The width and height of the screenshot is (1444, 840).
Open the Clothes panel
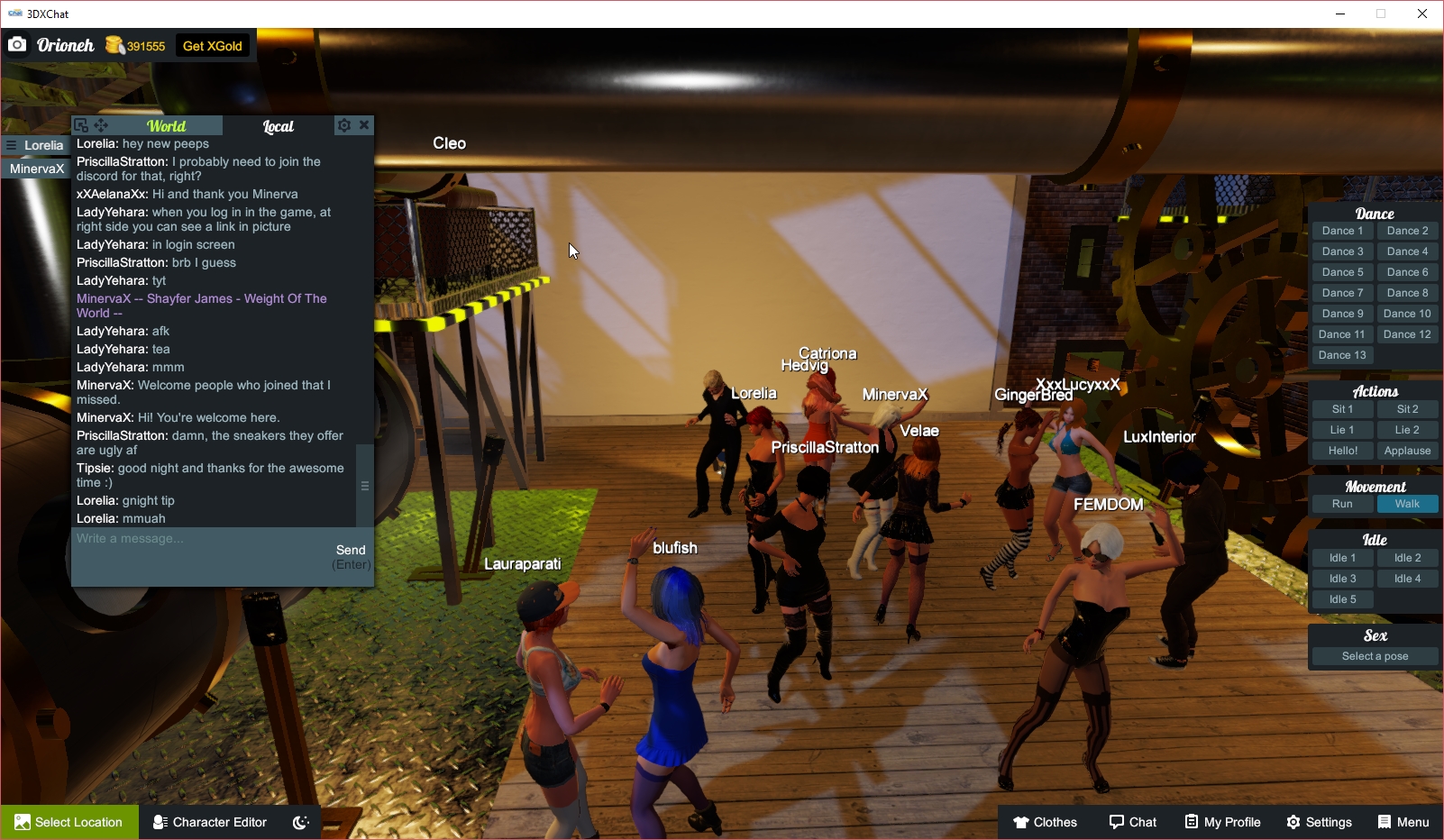tap(1045, 822)
